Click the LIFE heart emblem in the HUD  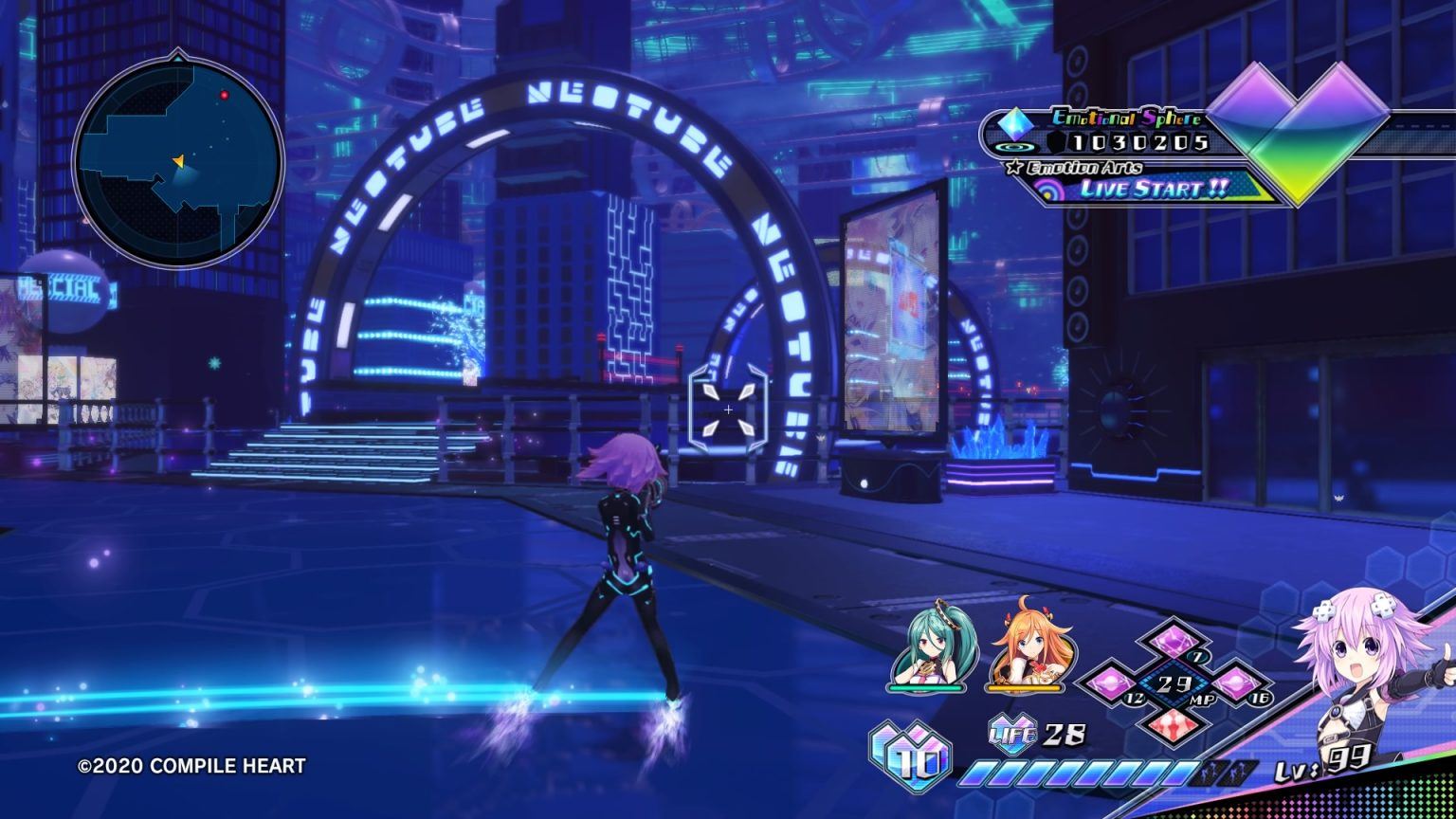[1010, 734]
